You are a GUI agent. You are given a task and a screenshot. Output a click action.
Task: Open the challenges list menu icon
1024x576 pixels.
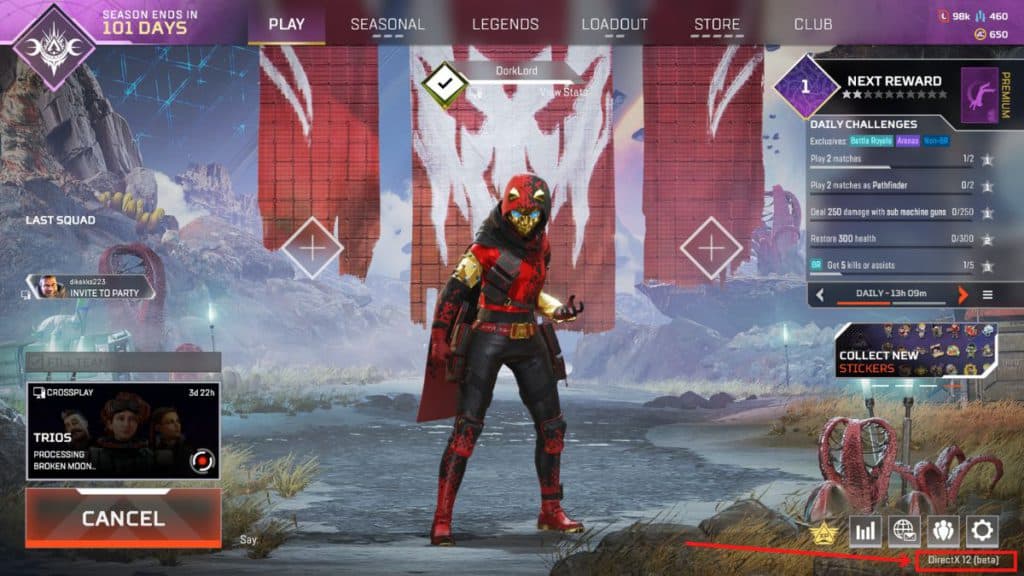tap(987, 295)
